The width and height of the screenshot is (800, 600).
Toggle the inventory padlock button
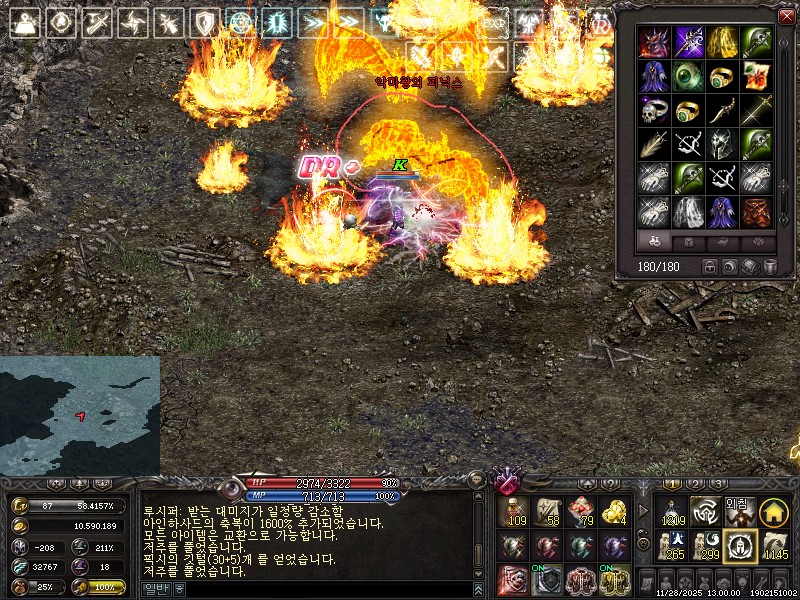710,267
